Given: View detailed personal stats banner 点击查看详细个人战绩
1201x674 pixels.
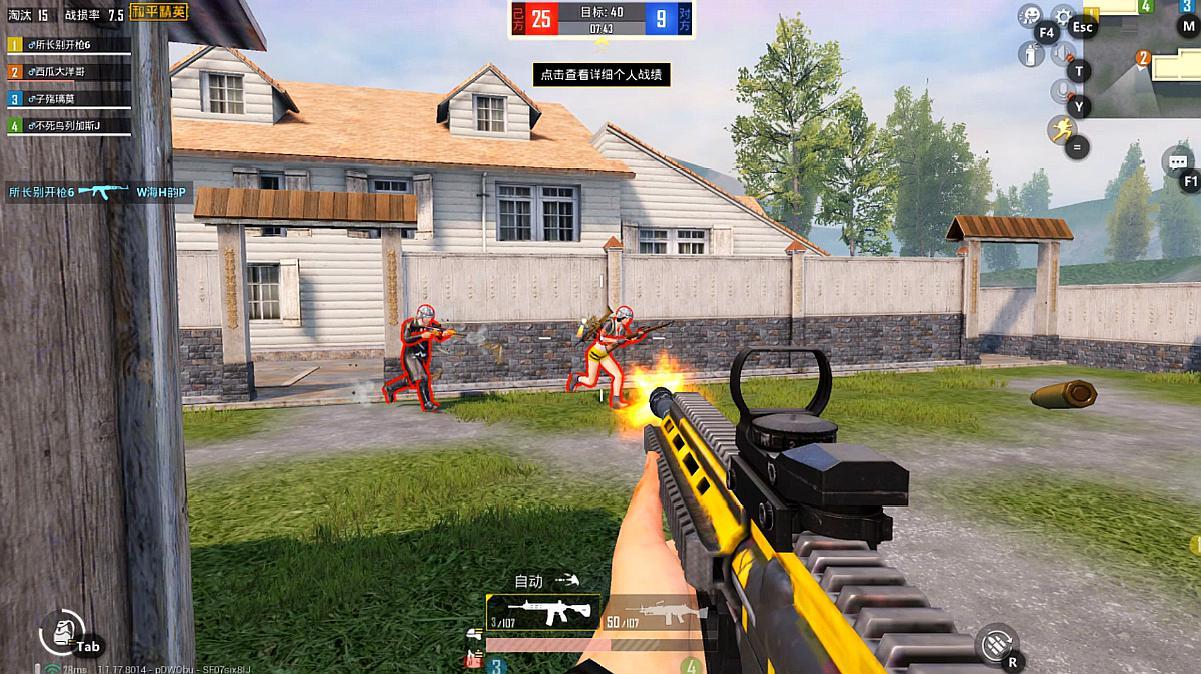Looking at the screenshot, I should 601,74.
